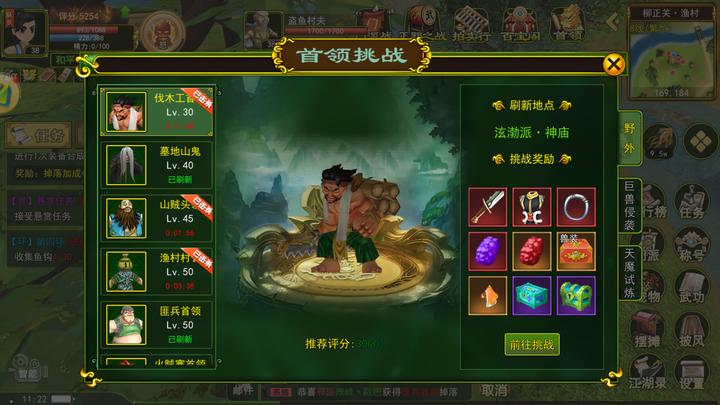
Task: View the green treasure chest reward
Action: 575,294
